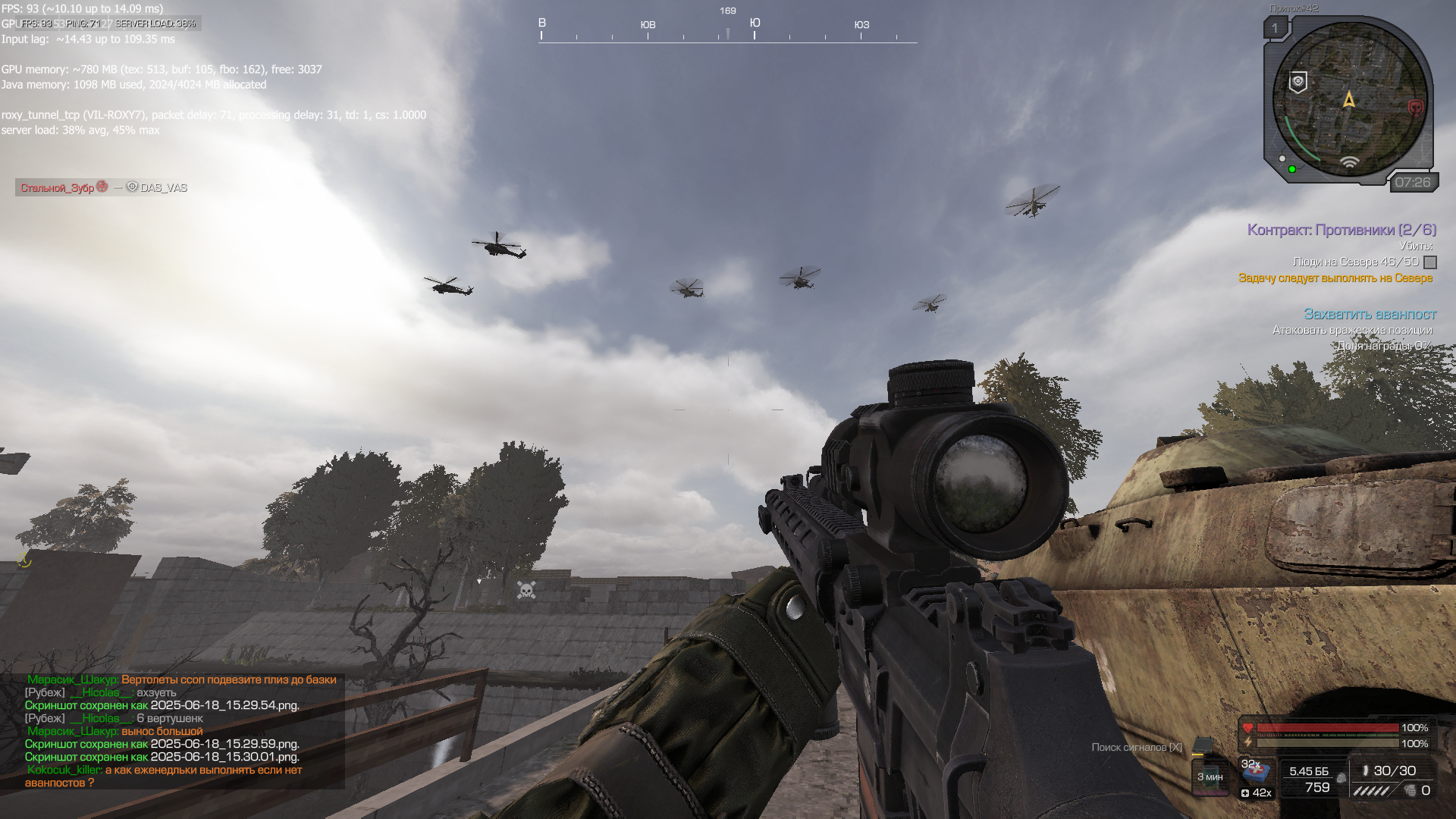Screen dimensions: 1456x819
Task: Click Марасик_Шакур's helicopter request in chat
Action: click(x=182, y=679)
